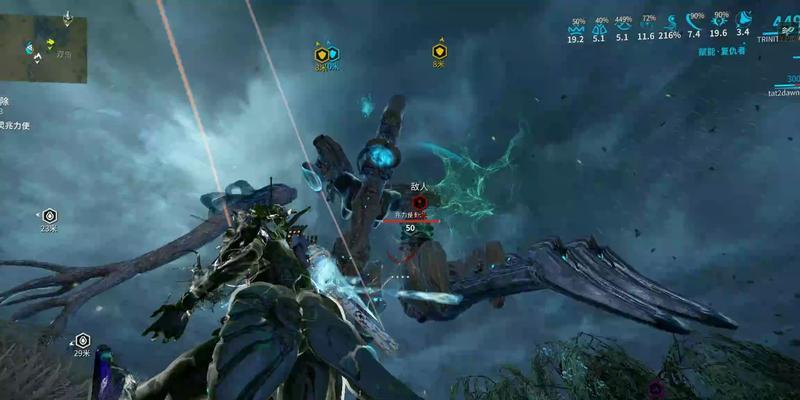This screenshot has width=800, height=400.
Task: Click the 19.2 crown-shaped buff icon
Action: point(576,30)
